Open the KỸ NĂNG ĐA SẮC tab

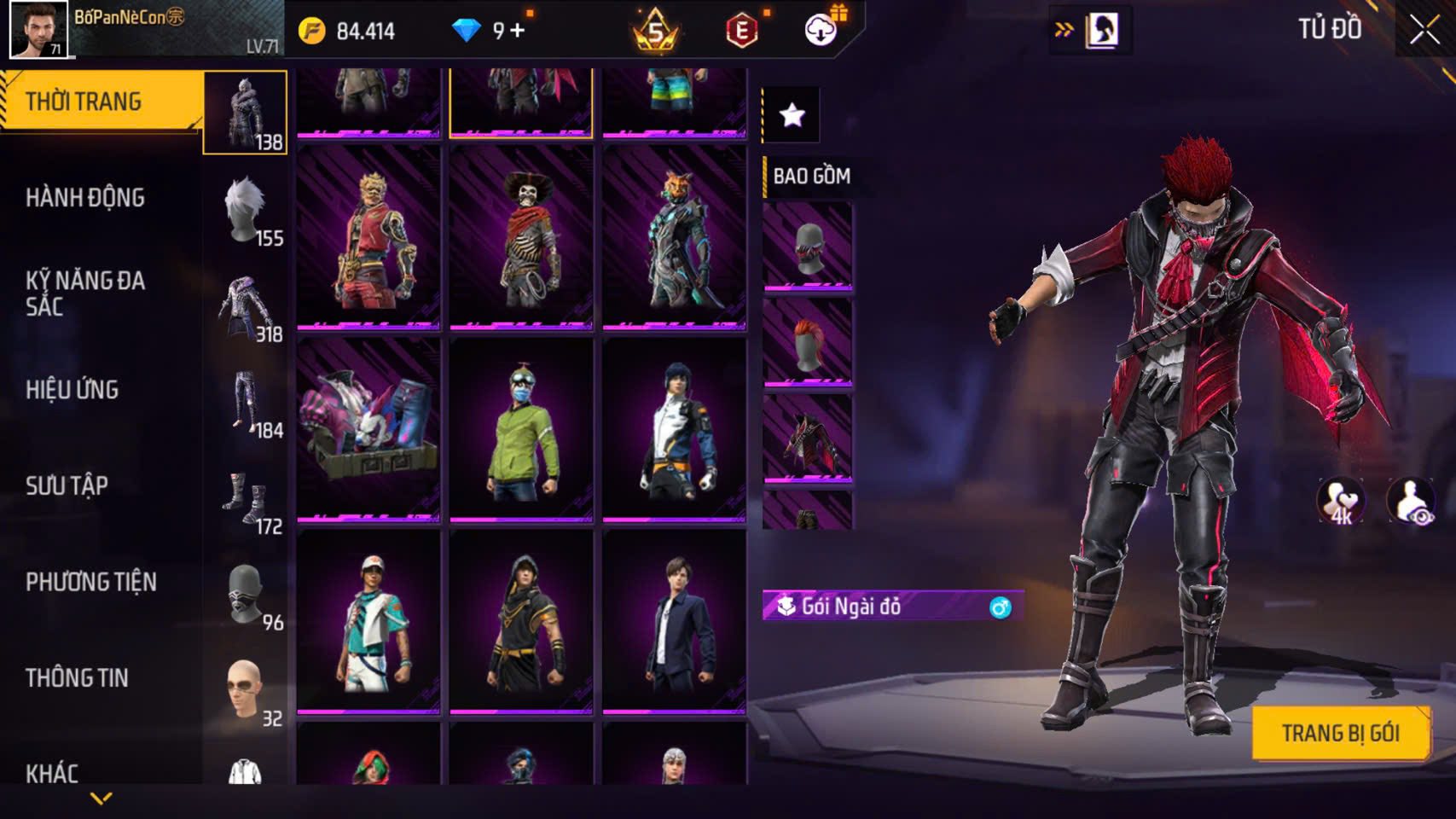tap(85, 293)
